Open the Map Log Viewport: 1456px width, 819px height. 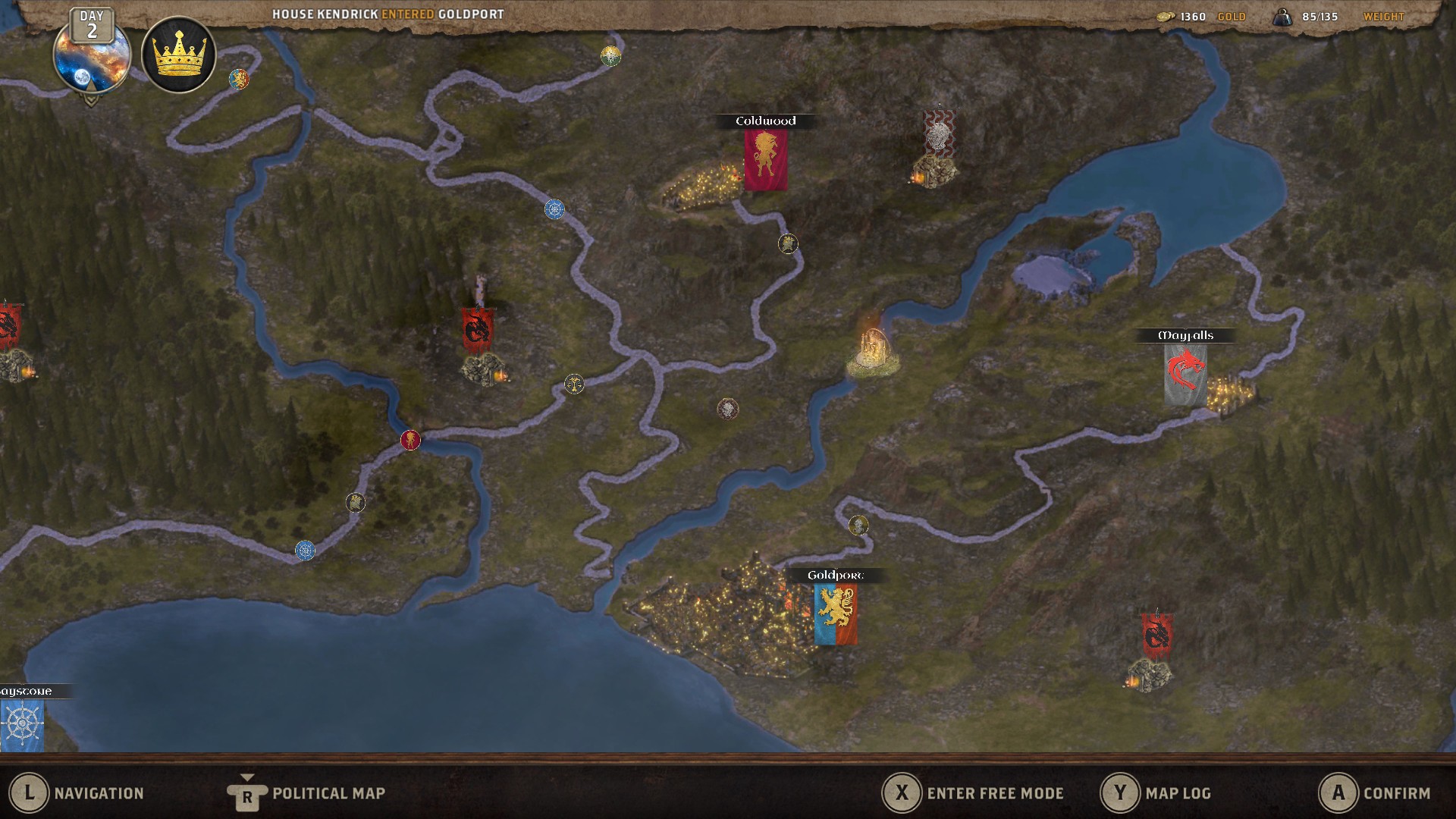tap(1120, 793)
